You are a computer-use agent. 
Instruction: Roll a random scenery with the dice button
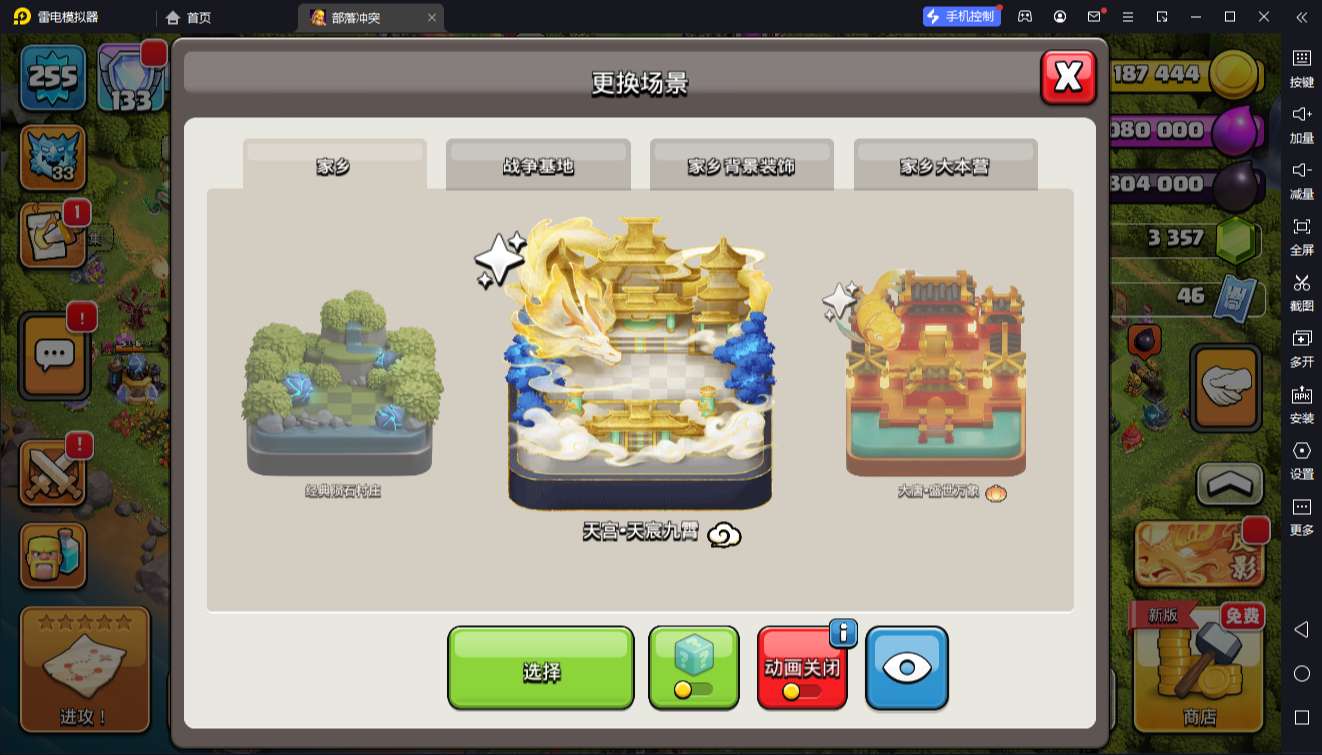click(x=693, y=667)
